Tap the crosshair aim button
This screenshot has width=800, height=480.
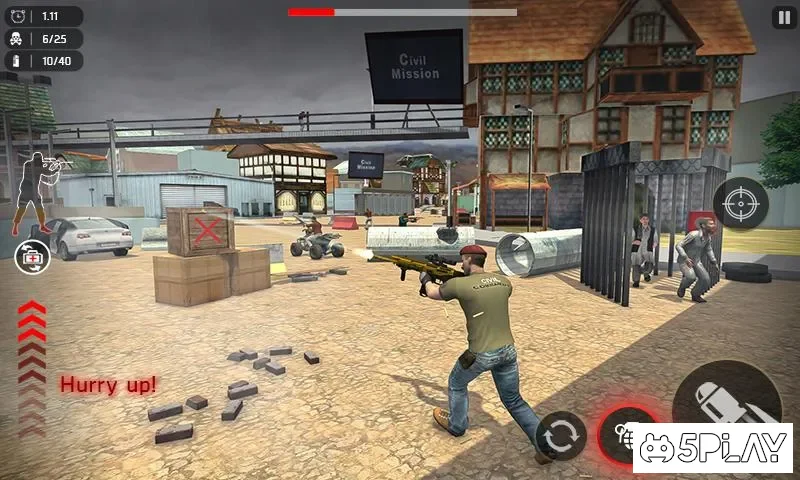pyautogui.click(x=741, y=204)
